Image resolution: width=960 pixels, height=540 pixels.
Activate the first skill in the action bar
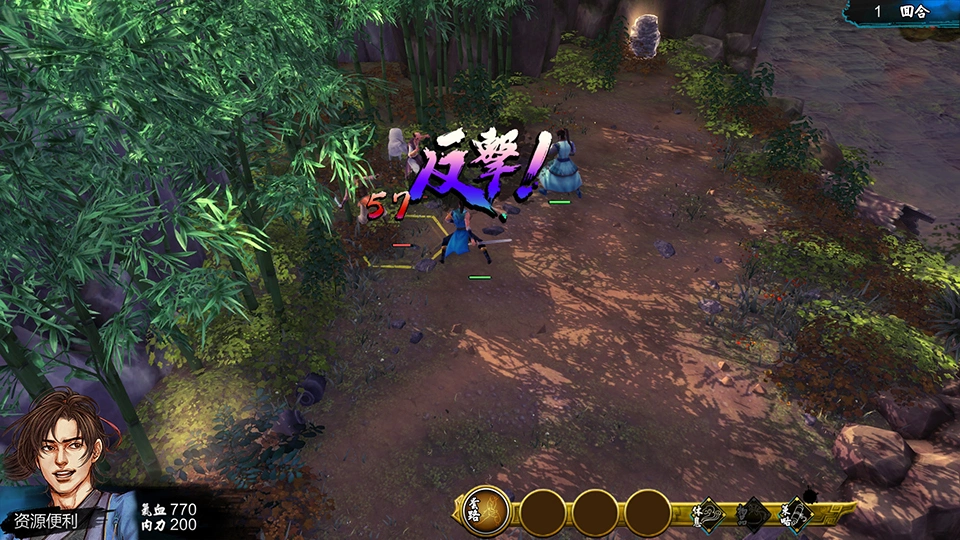point(486,512)
